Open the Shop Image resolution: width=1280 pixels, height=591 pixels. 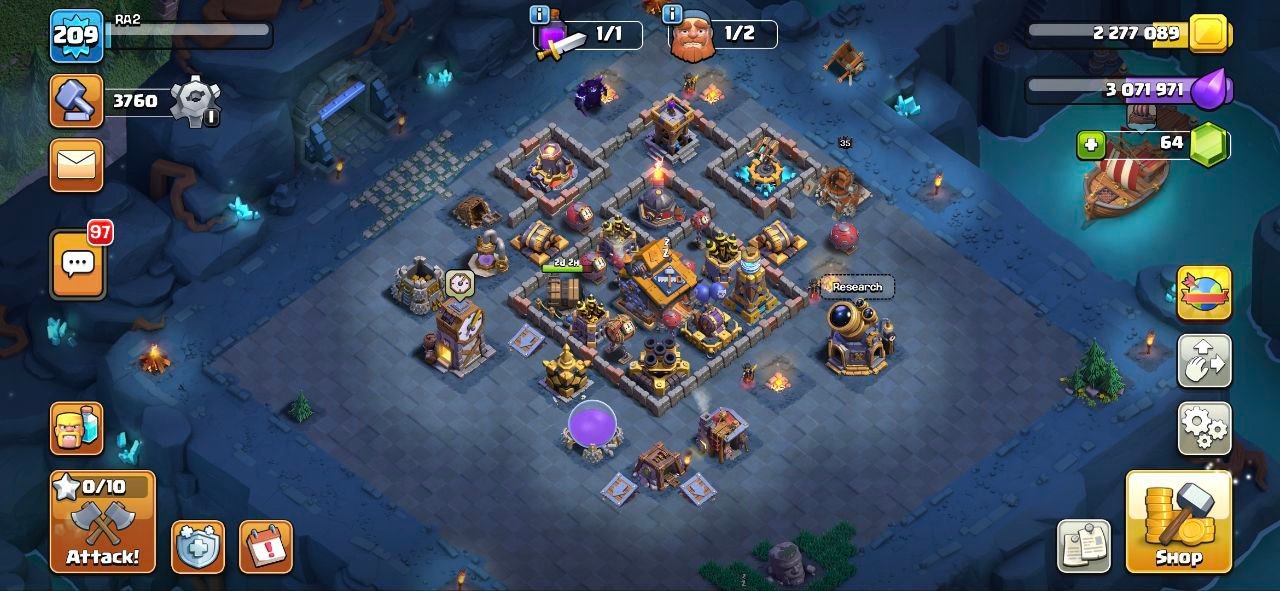(x=1178, y=521)
